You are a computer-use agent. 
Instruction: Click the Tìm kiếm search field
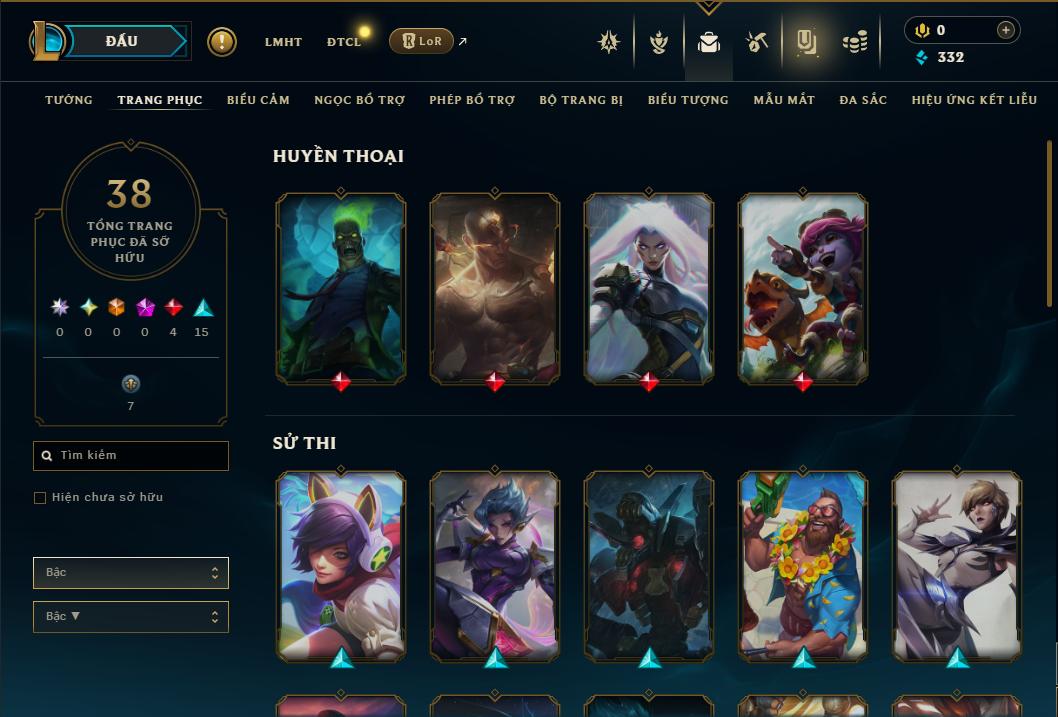pos(131,456)
